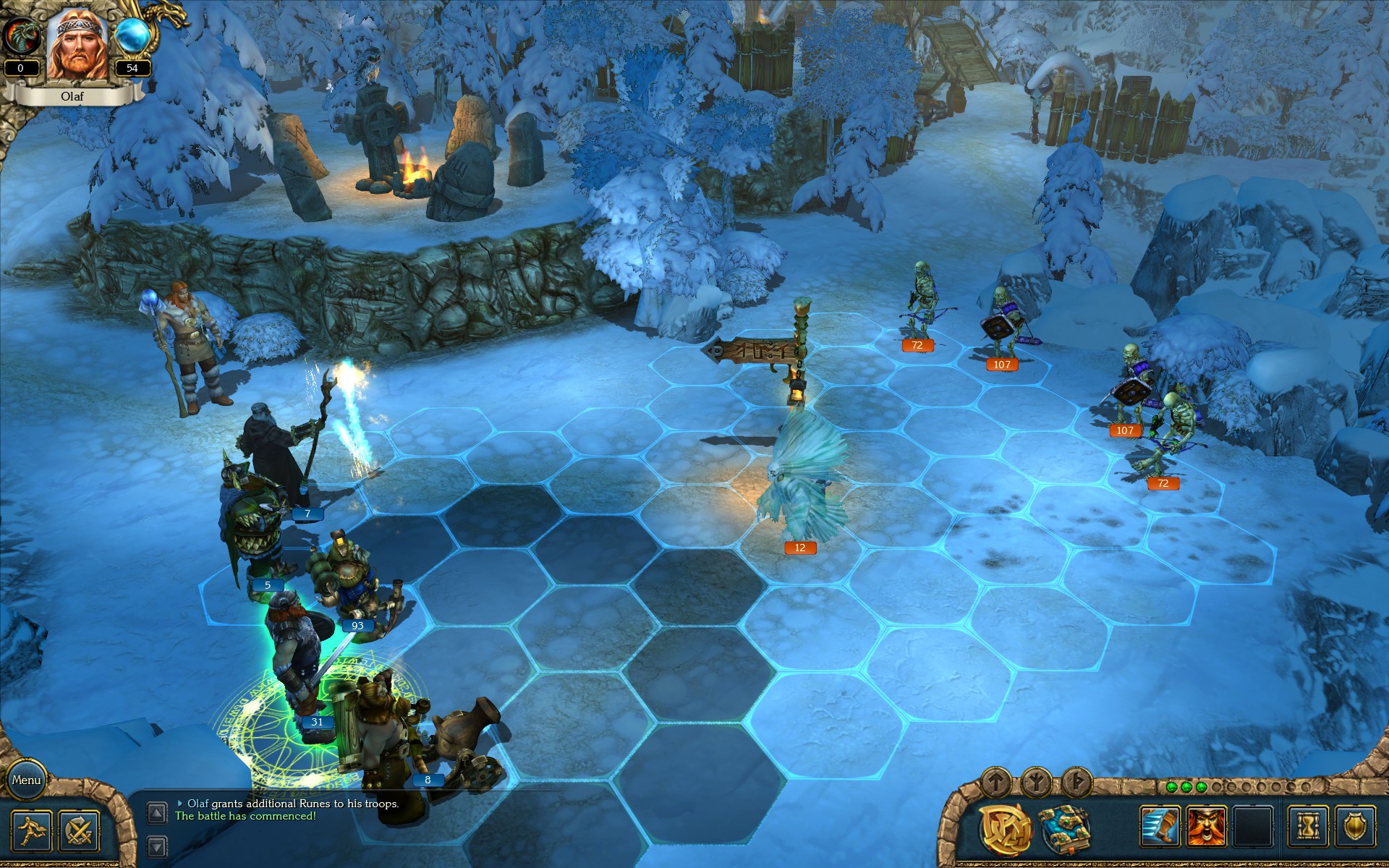
Task: Use the spiked boot rush ability
Action: (x=1160, y=826)
